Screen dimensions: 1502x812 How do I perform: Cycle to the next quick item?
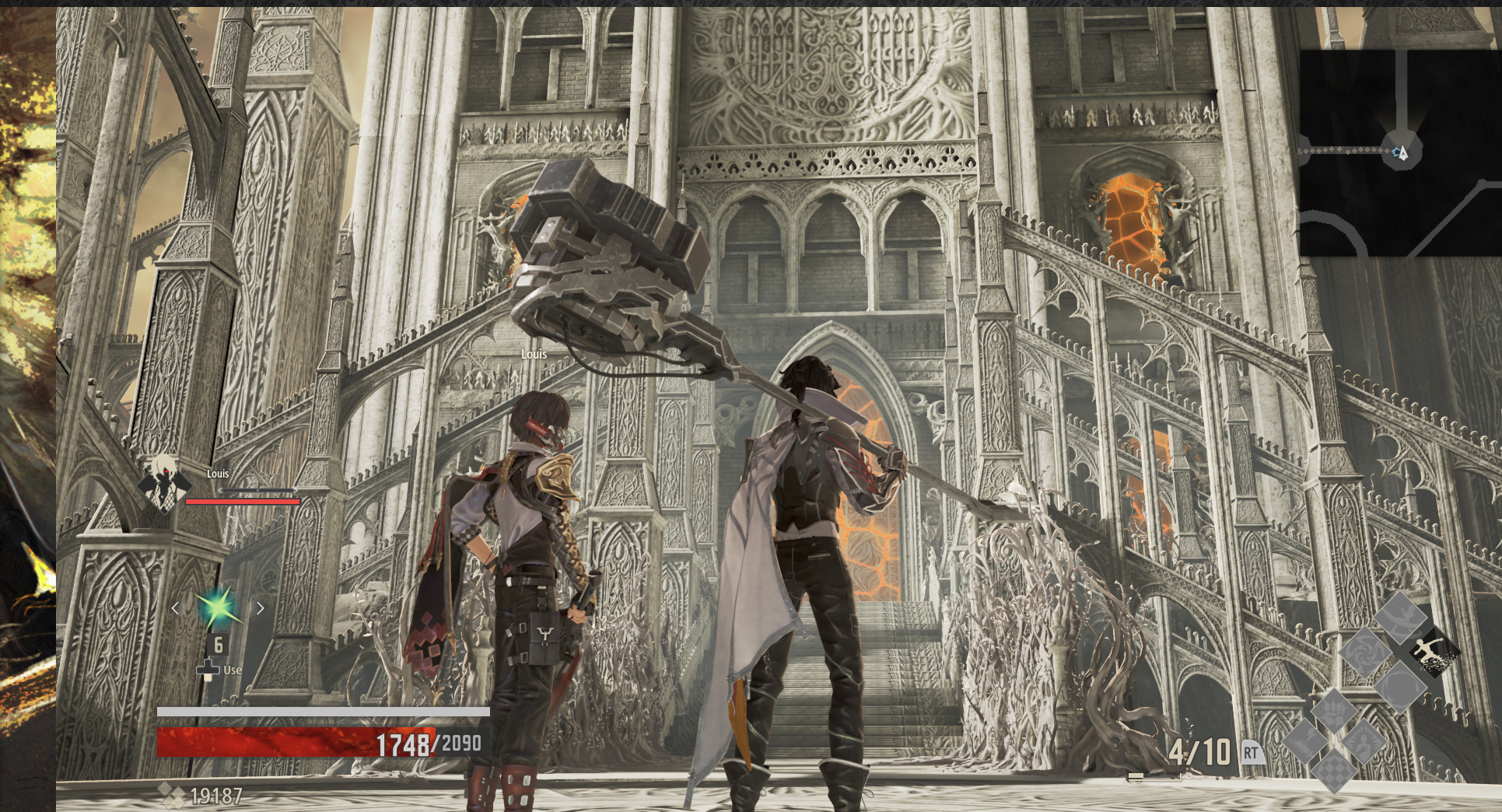point(261,608)
